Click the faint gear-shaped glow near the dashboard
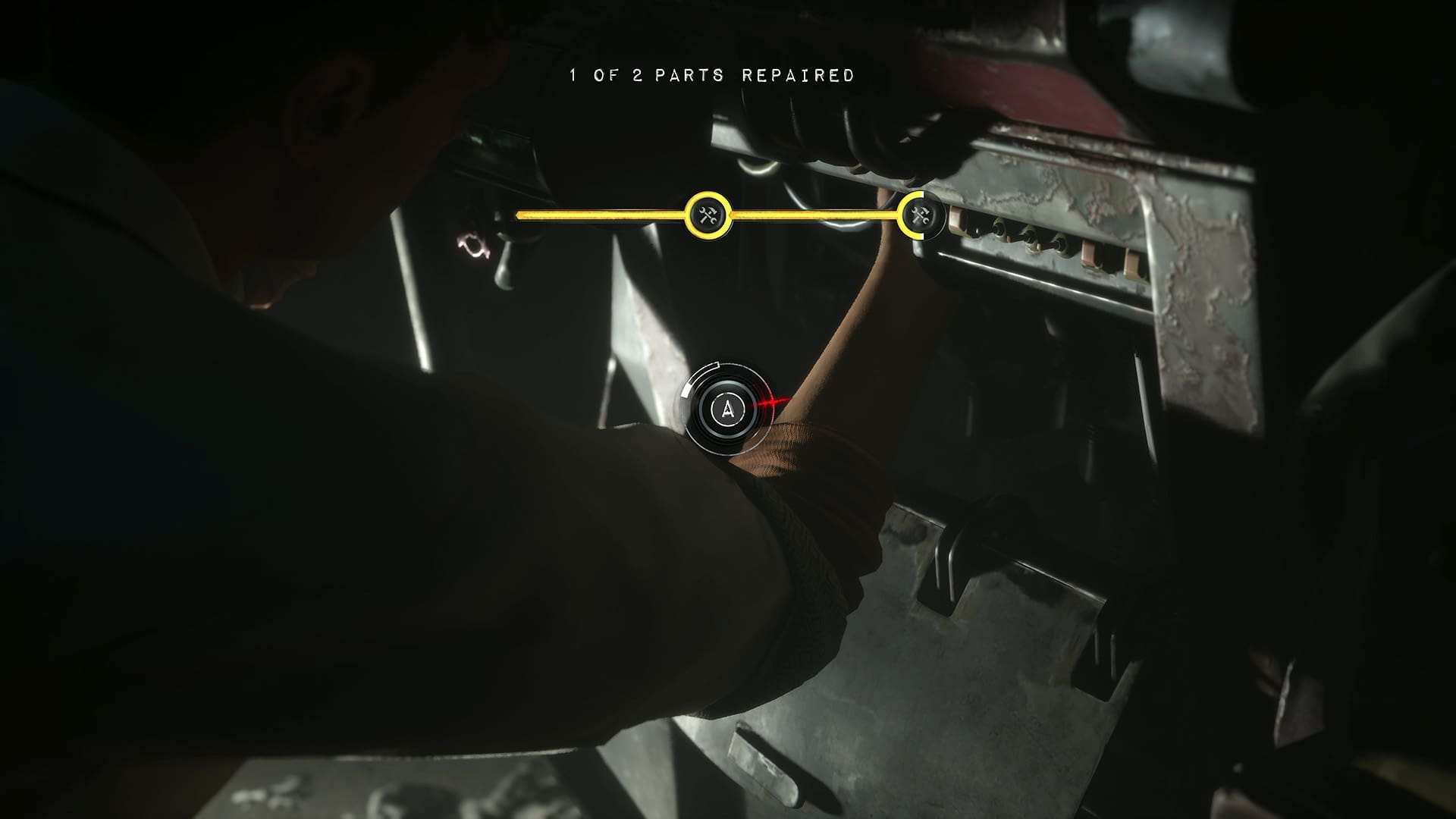The height and width of the screenshot is (819, 1456). [x=473, y=246]
